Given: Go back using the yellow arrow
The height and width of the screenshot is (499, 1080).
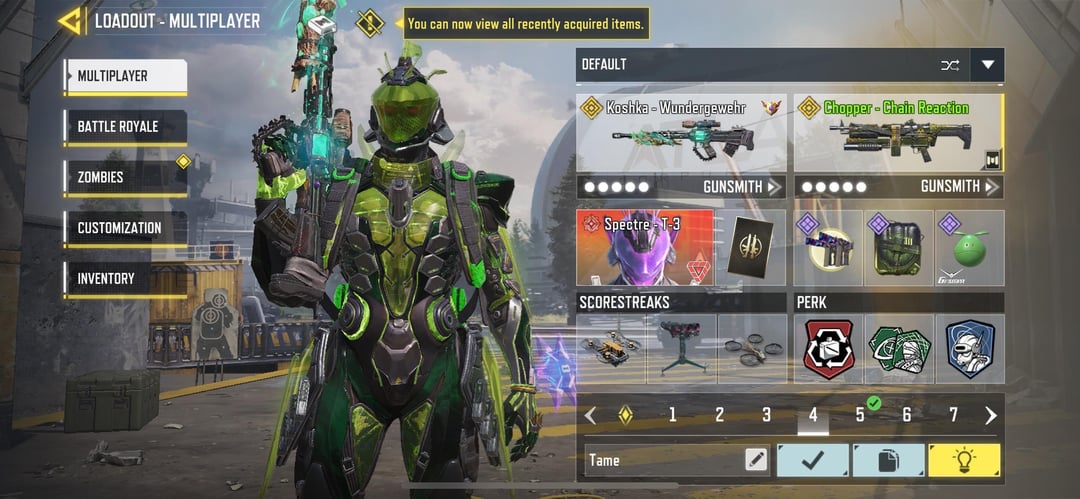Looking at the screenshot, I should click(69, 21).
